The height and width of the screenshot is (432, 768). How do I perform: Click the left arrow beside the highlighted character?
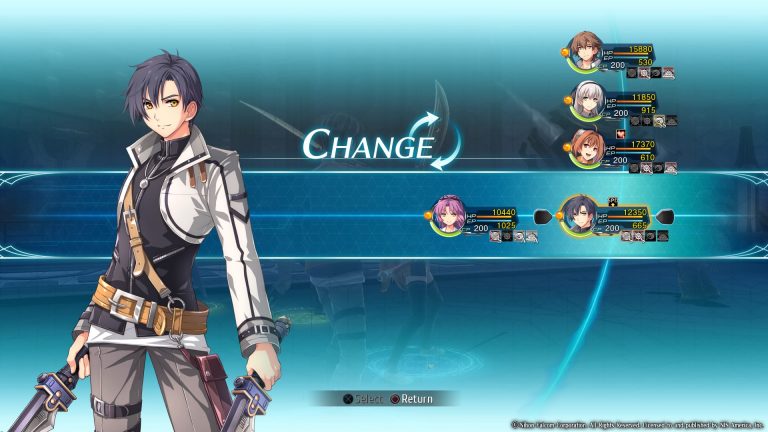point(541,215)
